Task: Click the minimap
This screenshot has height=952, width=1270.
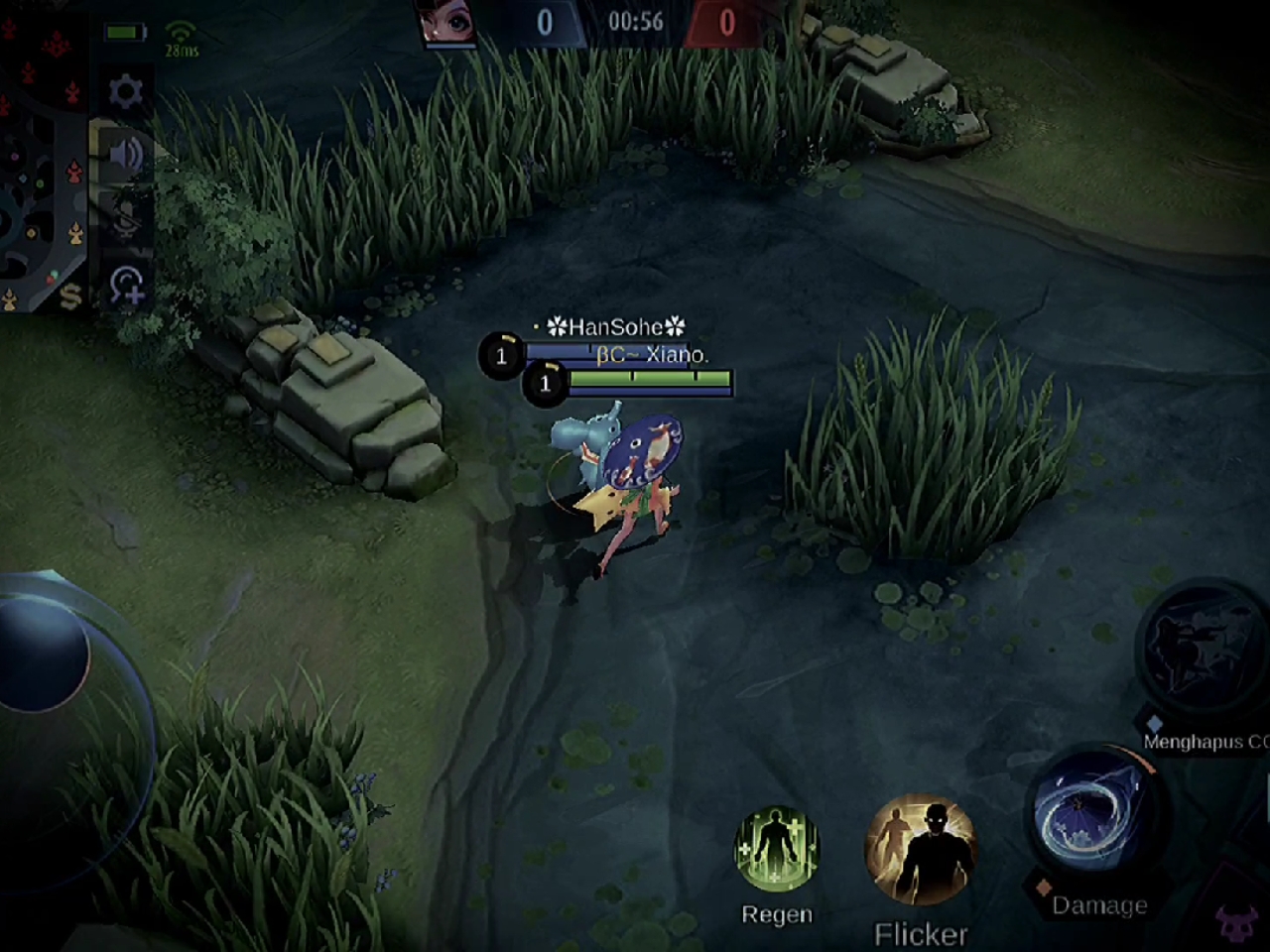Action: coord(40,159)
